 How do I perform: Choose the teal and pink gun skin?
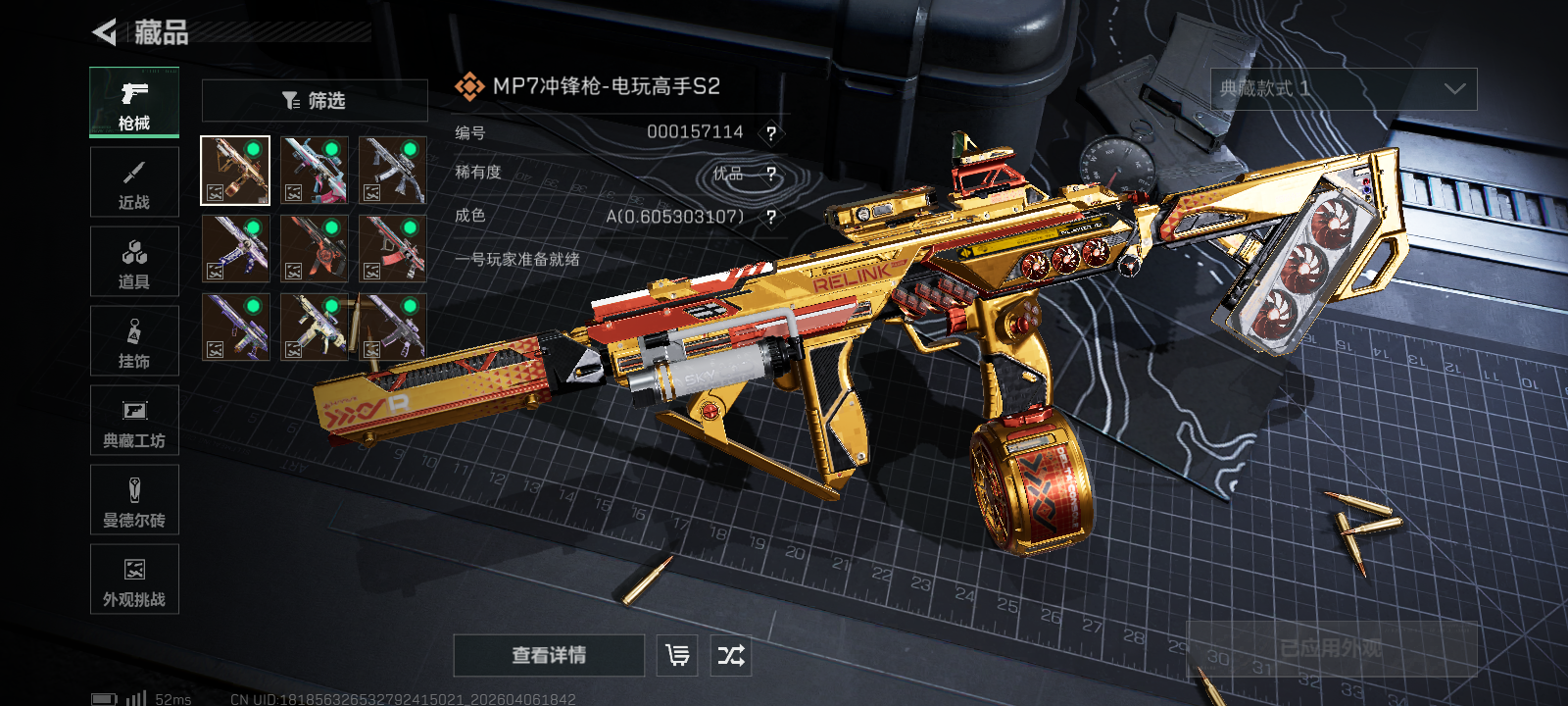point(314,171)
